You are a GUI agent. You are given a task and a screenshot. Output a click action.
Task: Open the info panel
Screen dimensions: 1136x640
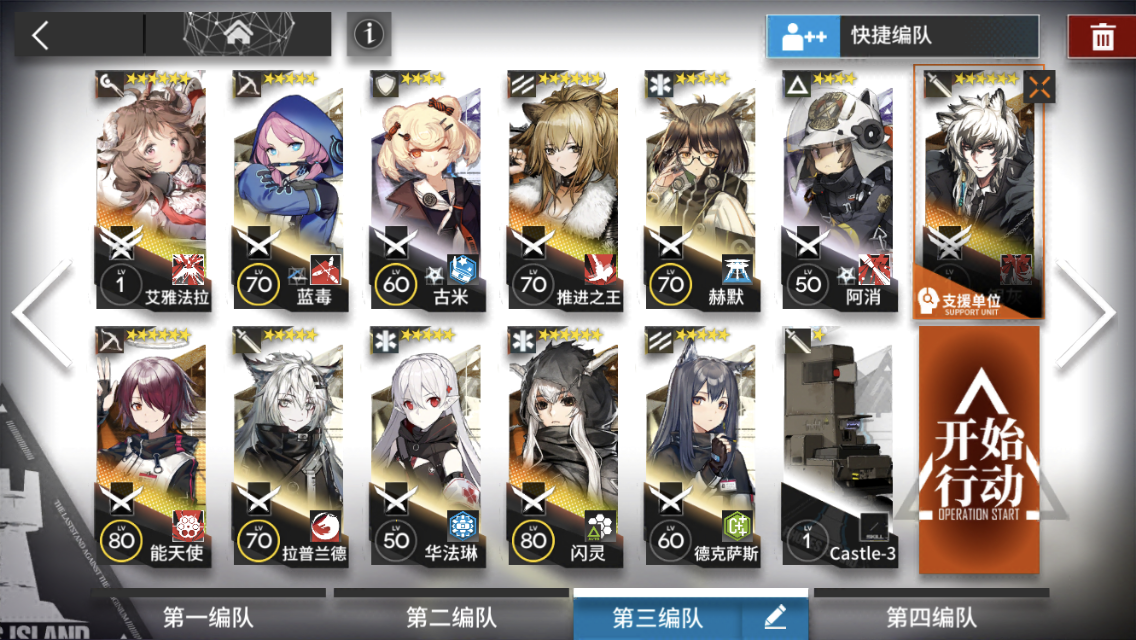369,35
